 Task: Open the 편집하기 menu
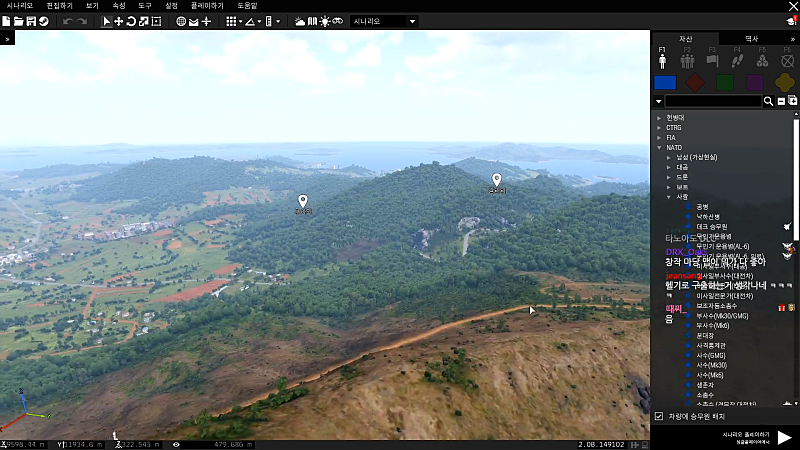(59, 5)
